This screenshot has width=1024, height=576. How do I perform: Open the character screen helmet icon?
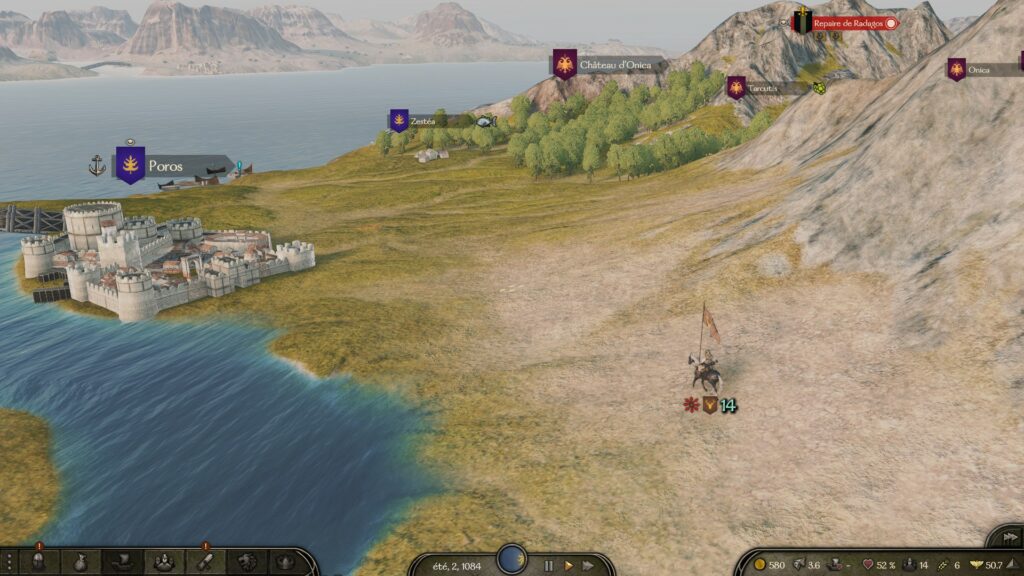click(38, 562)
